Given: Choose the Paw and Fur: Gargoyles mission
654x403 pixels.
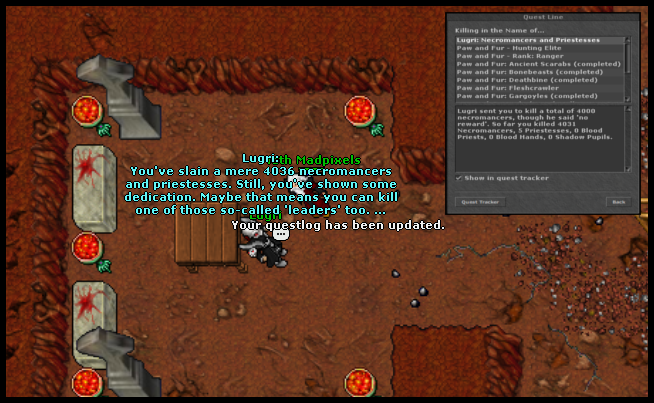Looking at the screenshot, I should (532, 96).
